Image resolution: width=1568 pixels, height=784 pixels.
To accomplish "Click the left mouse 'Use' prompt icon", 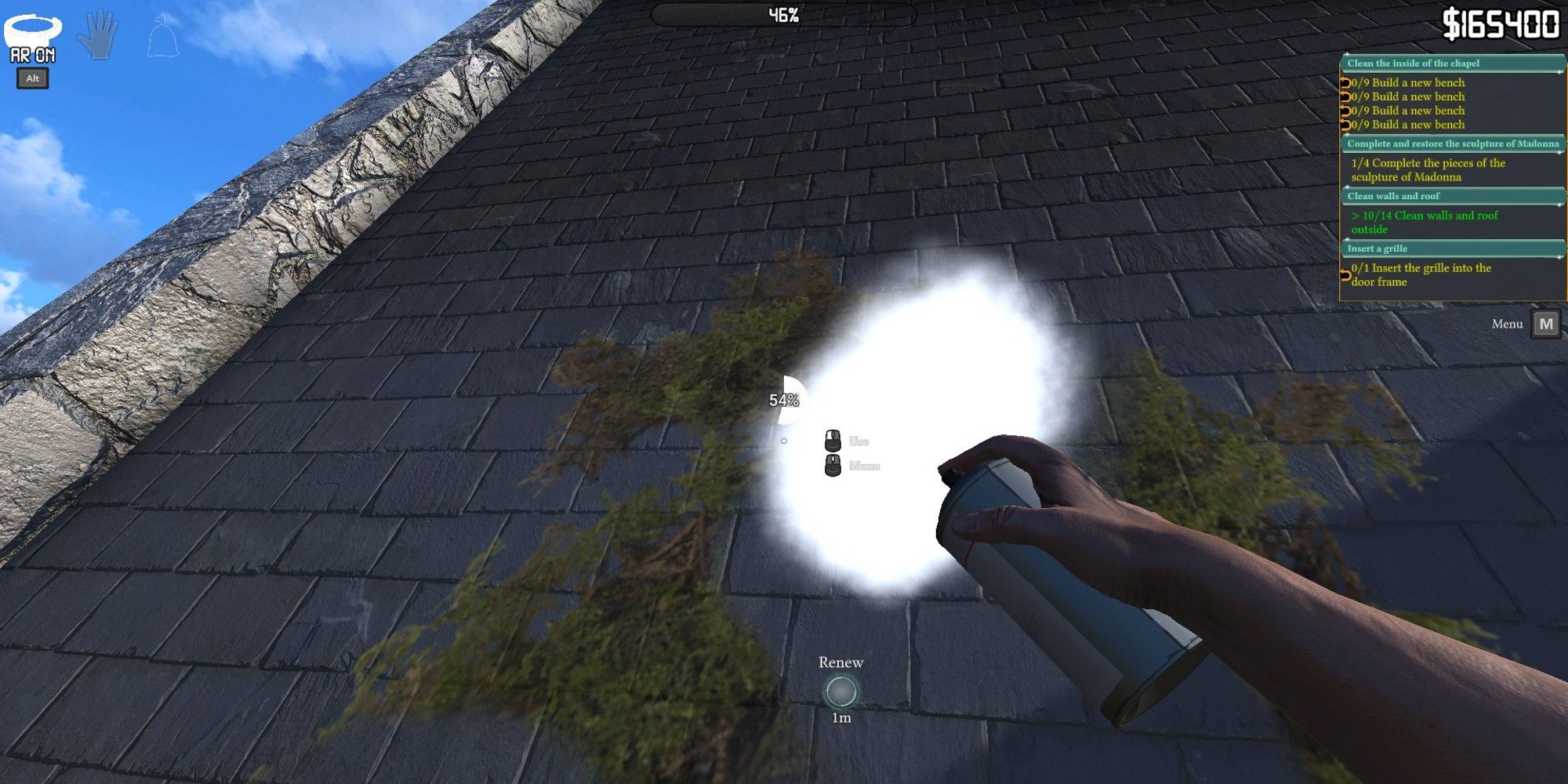I will (x=831, y=439).
